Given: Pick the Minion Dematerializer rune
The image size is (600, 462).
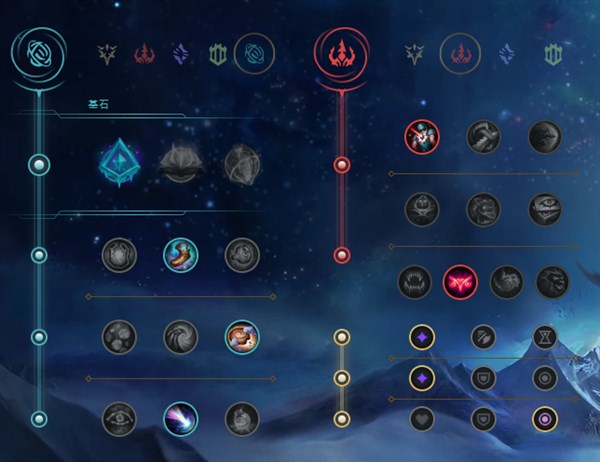Looking at the screenshot, I should click(x=180, y=336).
